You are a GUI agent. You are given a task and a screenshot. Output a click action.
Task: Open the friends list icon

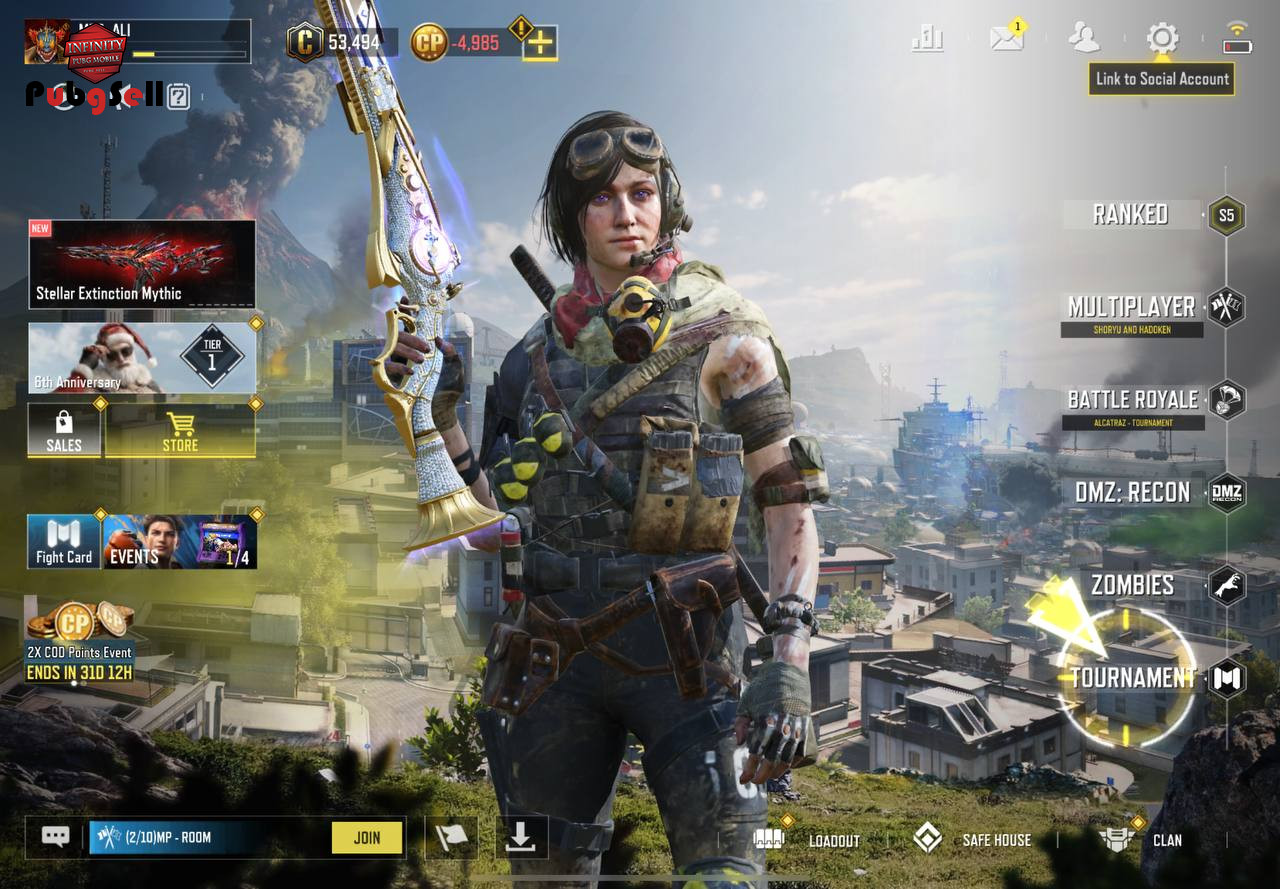pyautogui.click(x=1083, y=38)
